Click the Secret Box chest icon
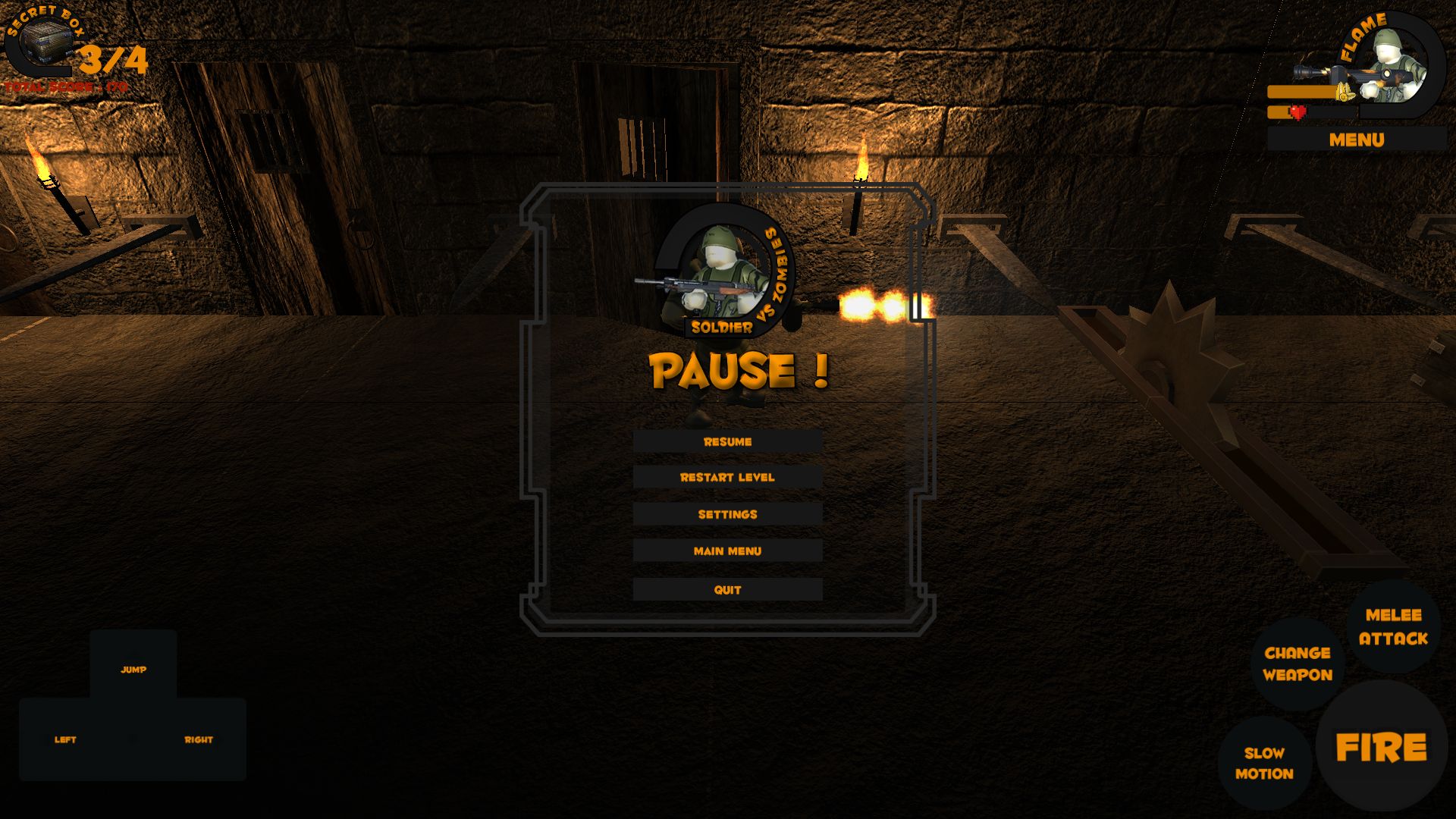 click(x=47, y=43)
